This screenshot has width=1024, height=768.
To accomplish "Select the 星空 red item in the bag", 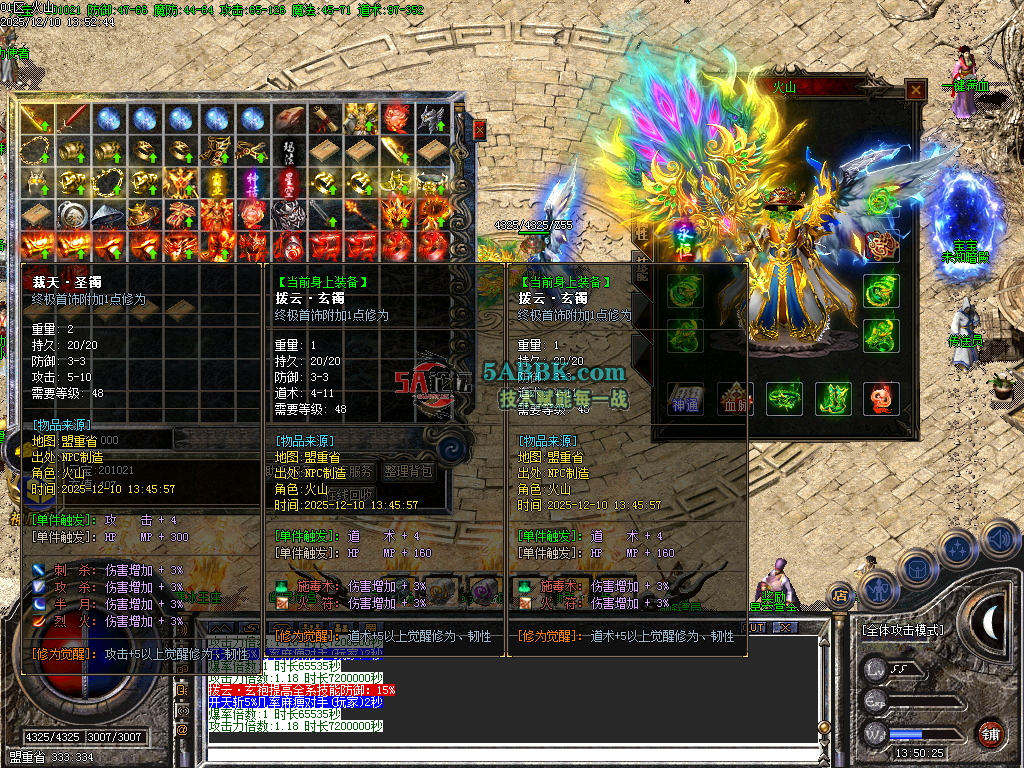I will click(288, 182).
